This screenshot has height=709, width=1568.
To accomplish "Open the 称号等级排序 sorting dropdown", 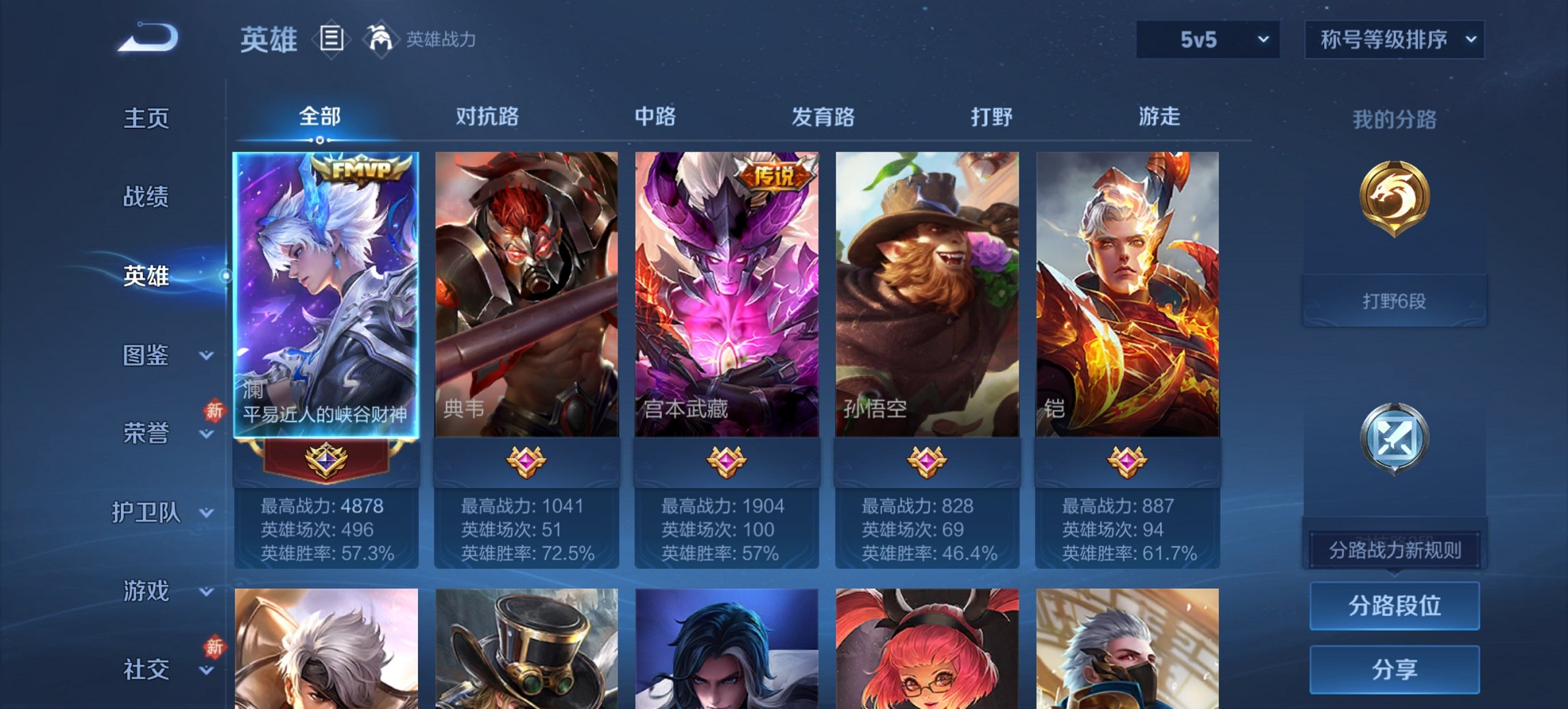I will pyautogui.click(x=1394, y=39).
